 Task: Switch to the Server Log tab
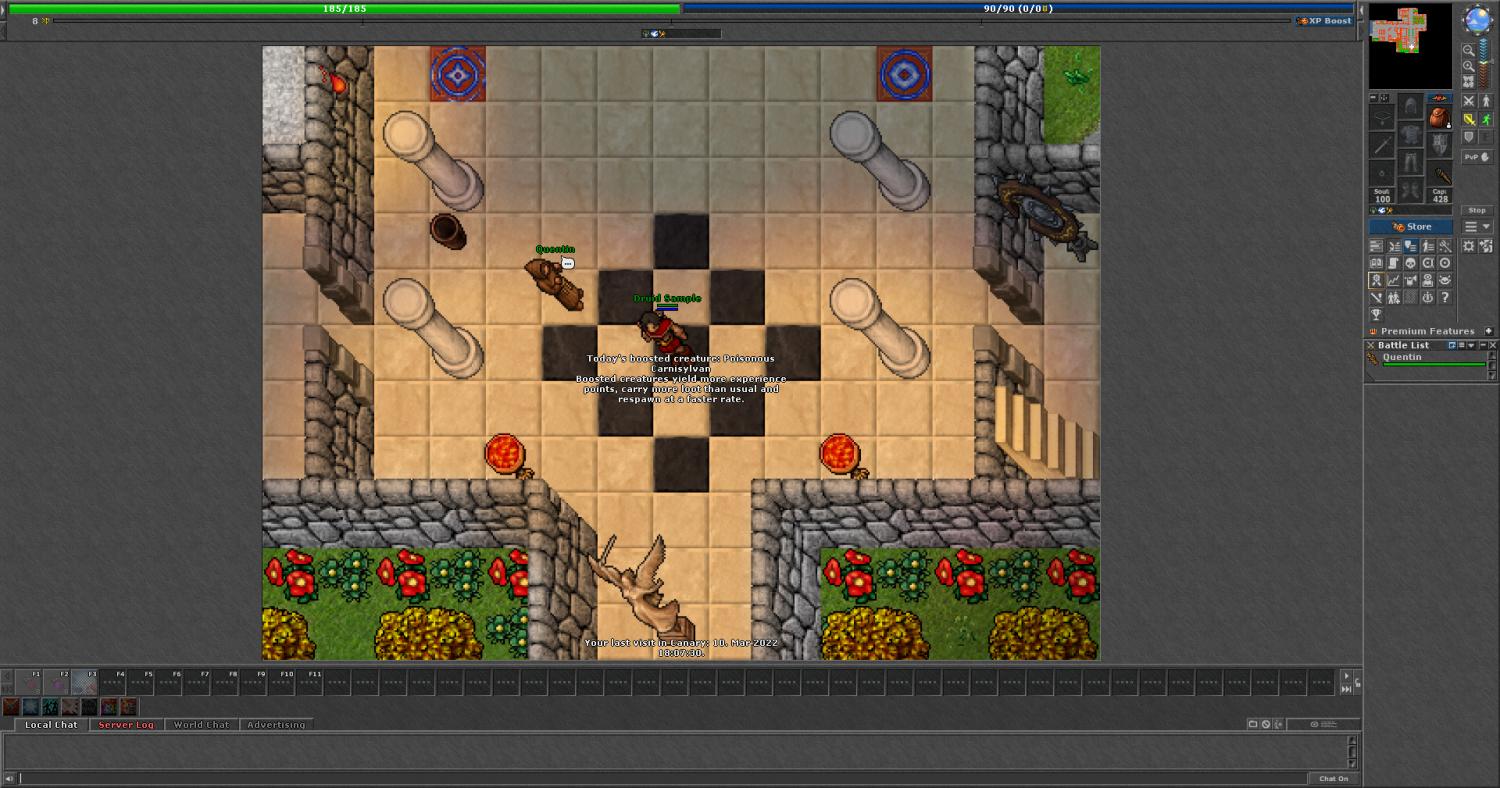(x=126, y=725)
